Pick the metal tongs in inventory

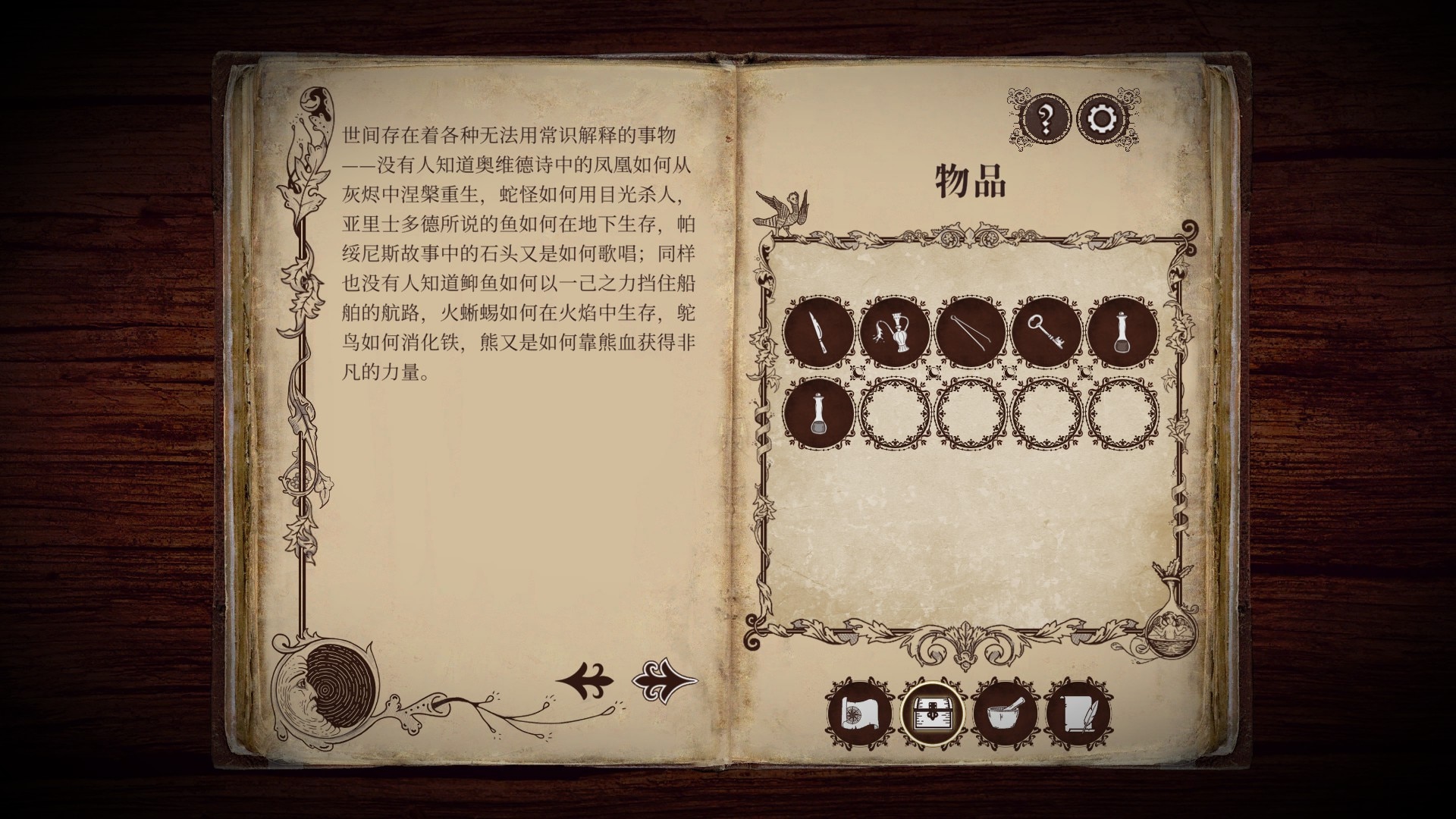[971, 332]
